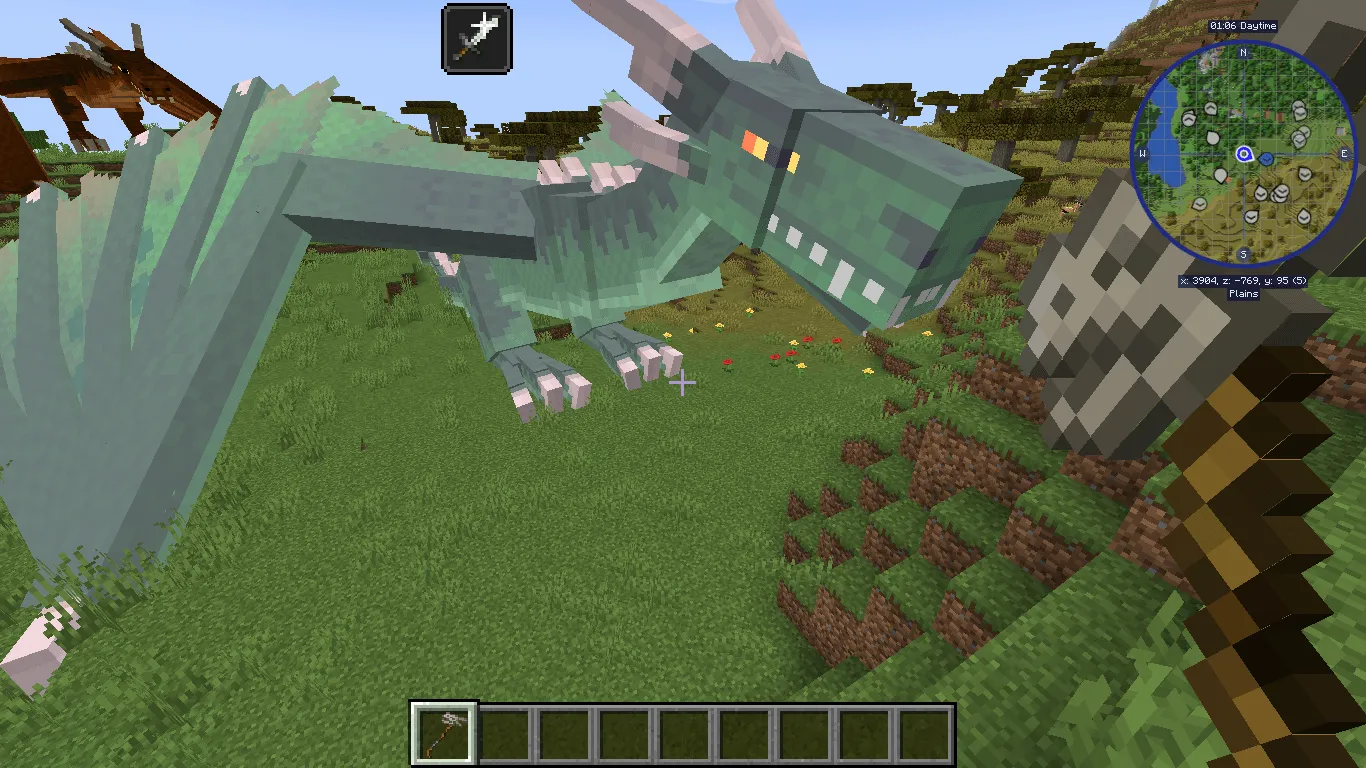The height and width of the screenshot is (768, 1366).
Task: Click the S compass marker on the minimap
Action: (1243, 252)
